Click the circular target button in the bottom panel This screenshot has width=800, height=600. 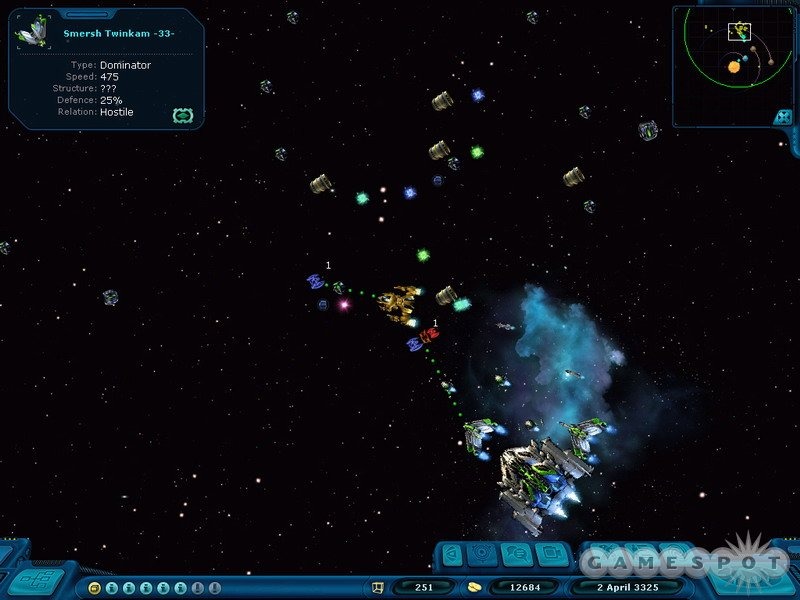[x=483, y=554]
